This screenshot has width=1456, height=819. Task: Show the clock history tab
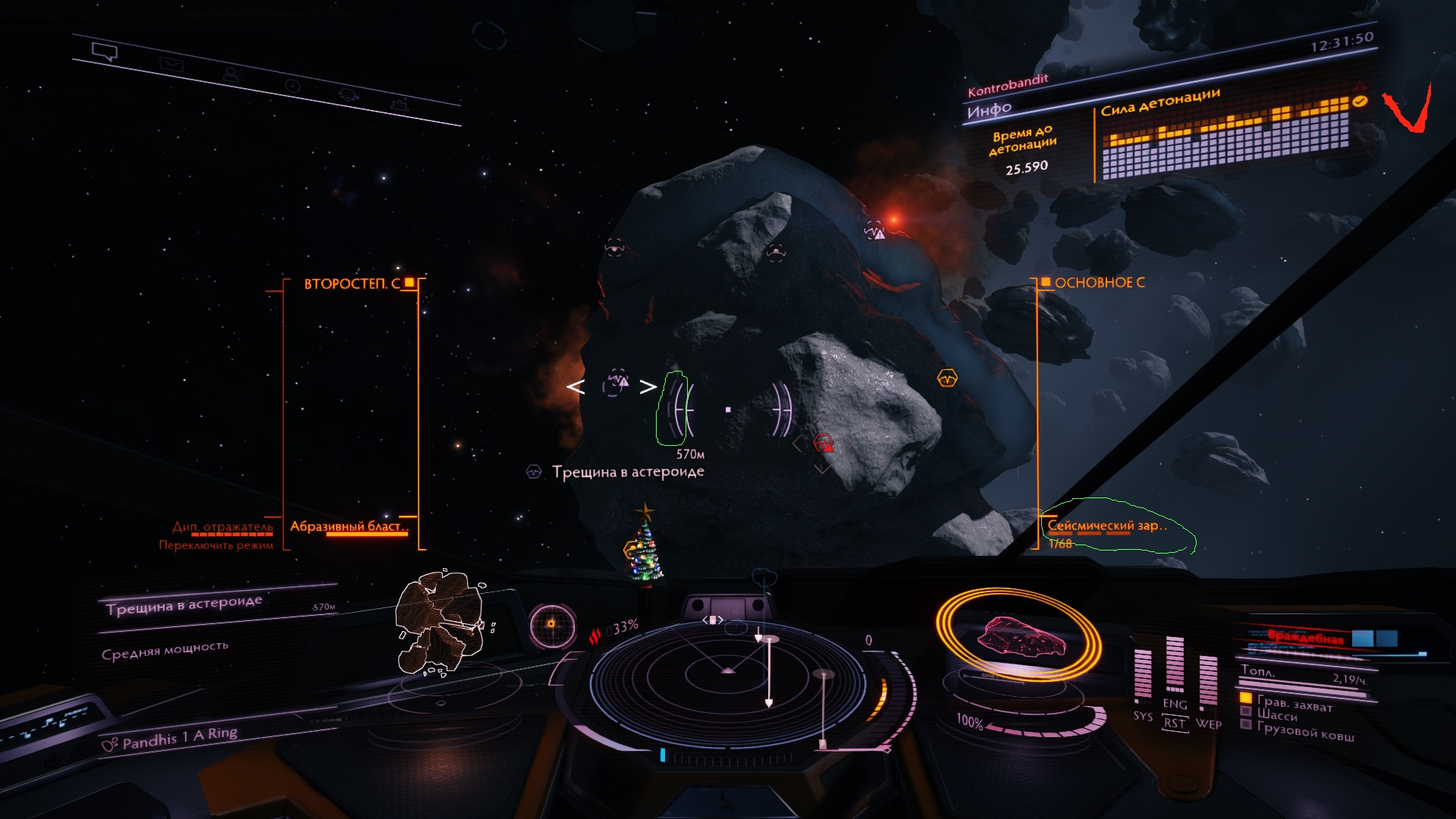pyautogui.click(x=293, y=86)
